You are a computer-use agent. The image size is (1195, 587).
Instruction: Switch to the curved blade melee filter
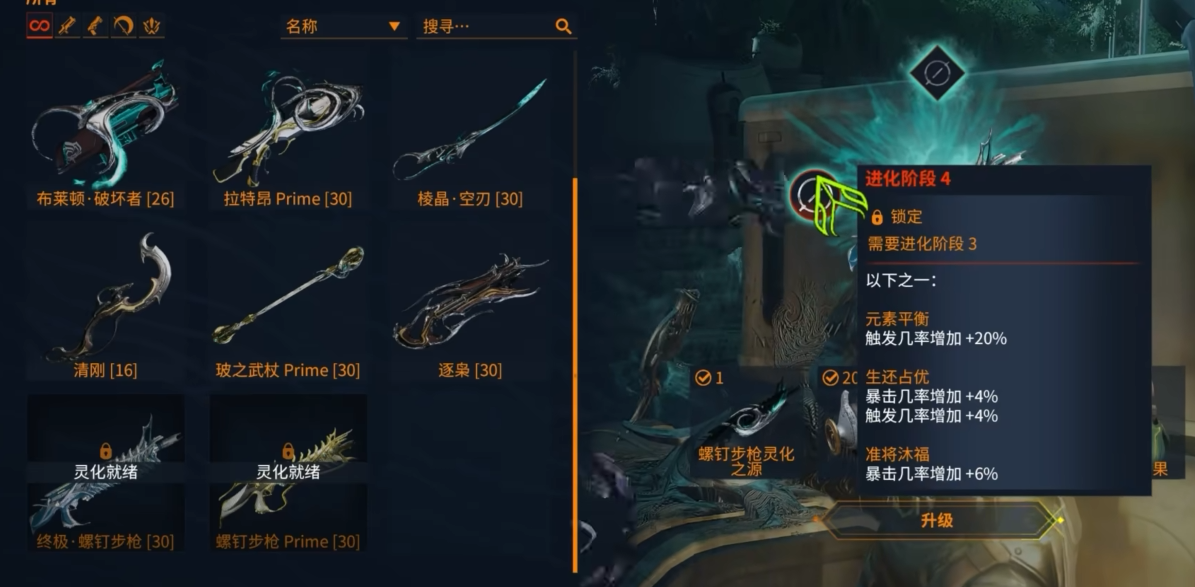click(x=124, y=26)
